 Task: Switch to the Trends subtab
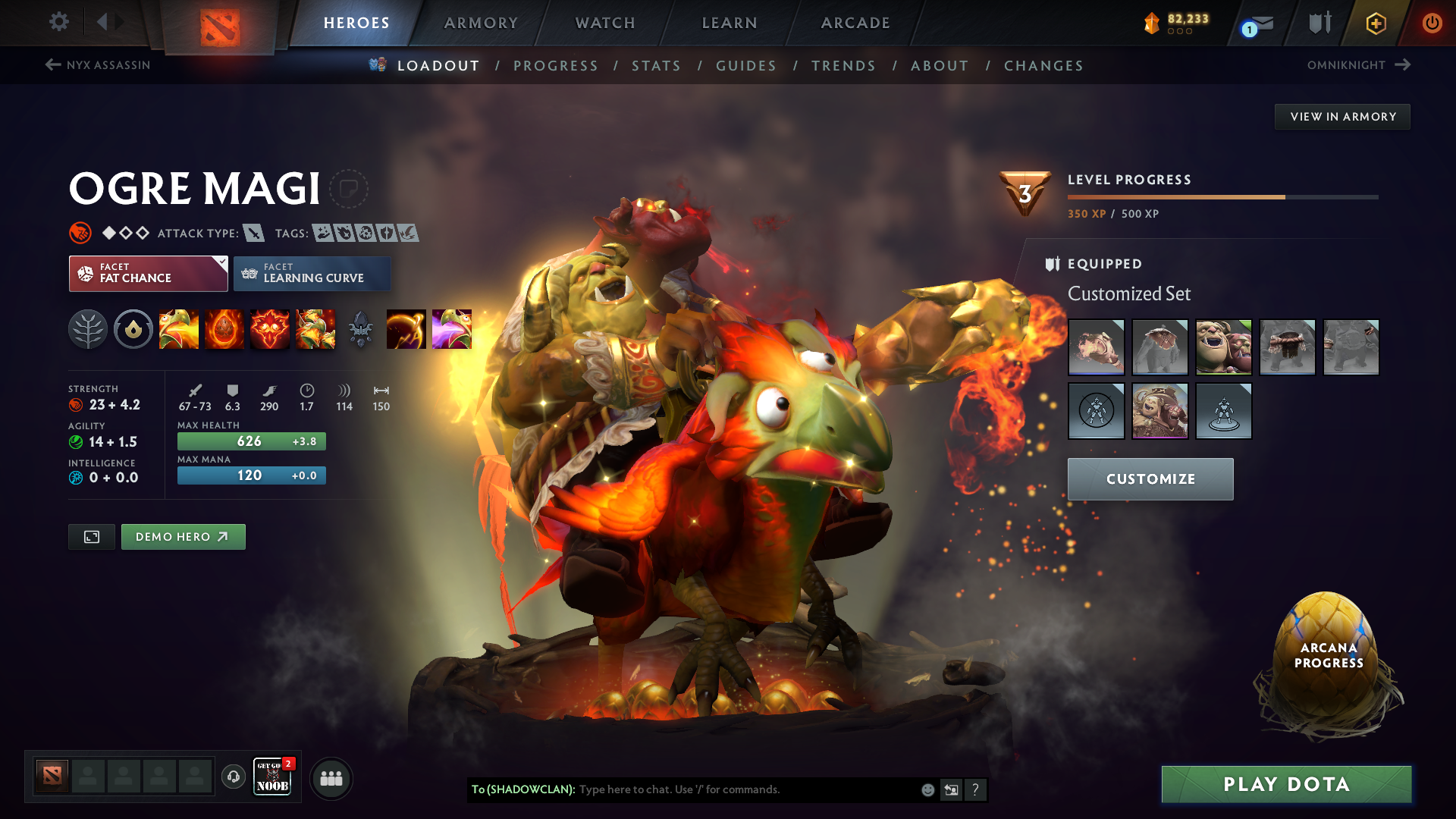click(x=843, y=66)
